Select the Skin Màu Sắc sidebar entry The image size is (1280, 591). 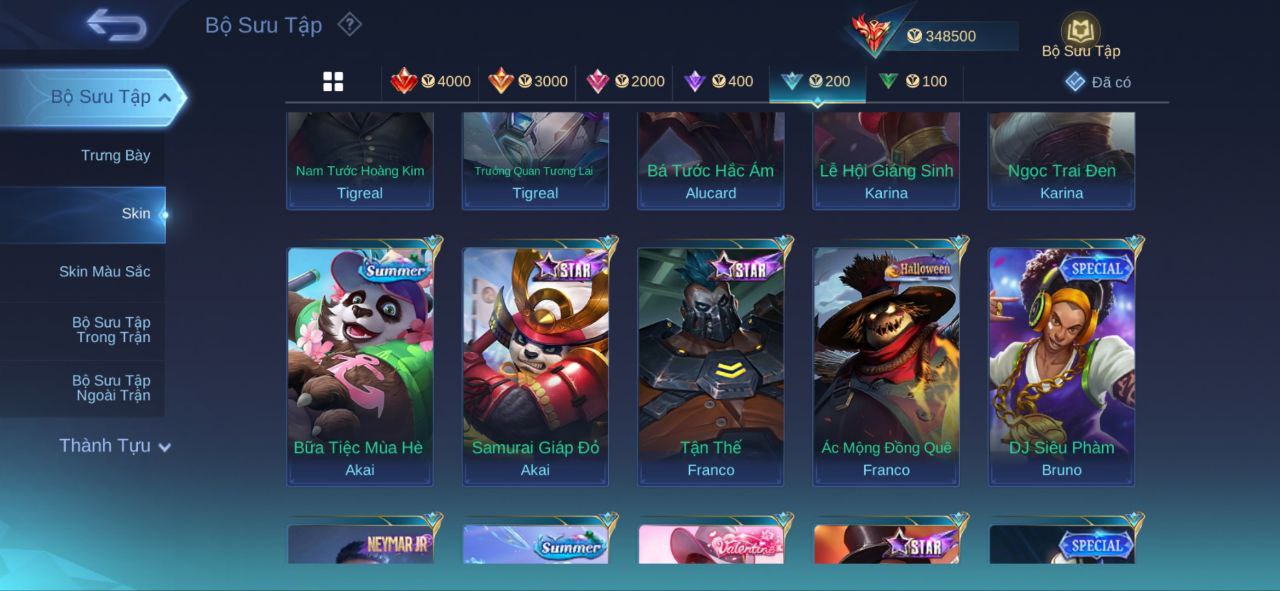pyautogui.click(x=104, y=271)
